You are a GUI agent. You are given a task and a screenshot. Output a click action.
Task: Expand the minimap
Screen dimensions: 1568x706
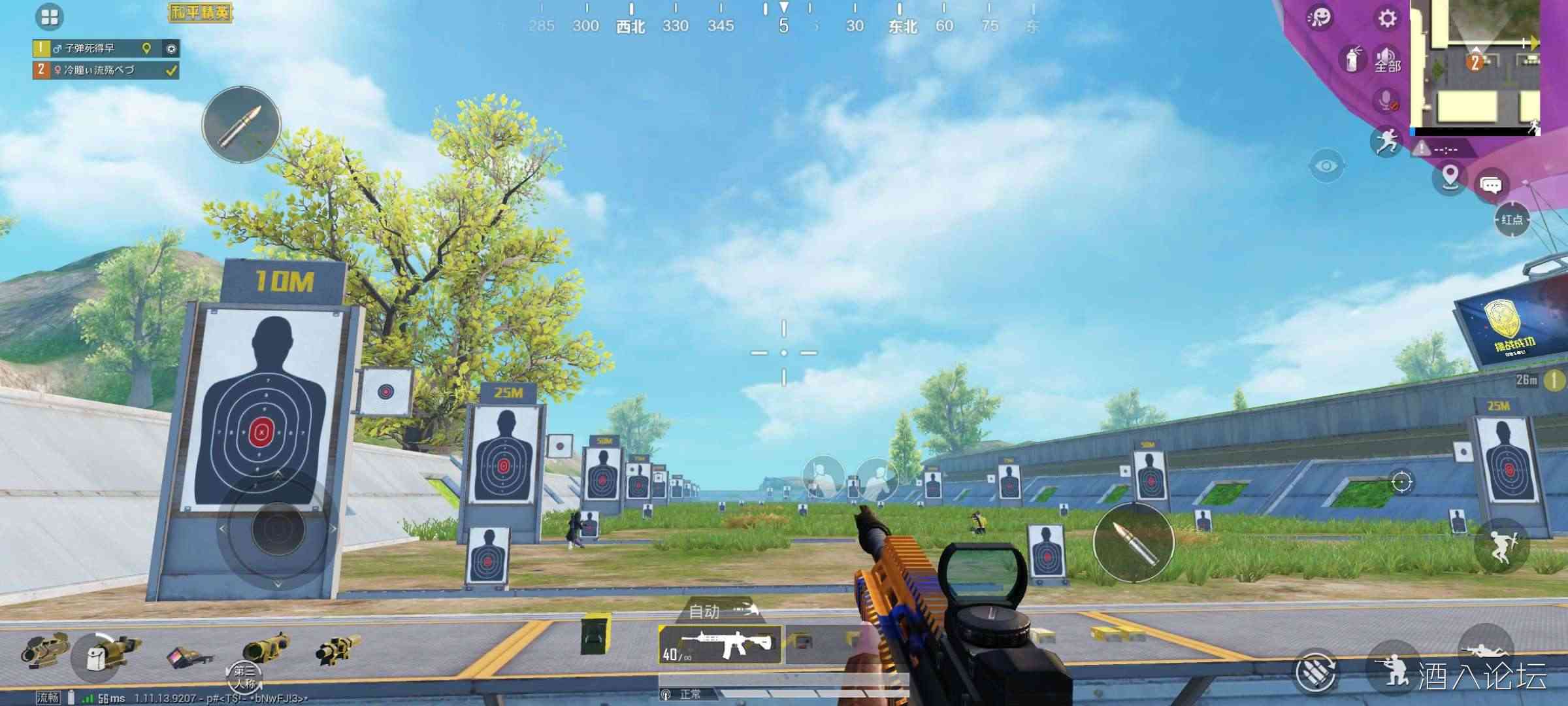click(1475, 65)
